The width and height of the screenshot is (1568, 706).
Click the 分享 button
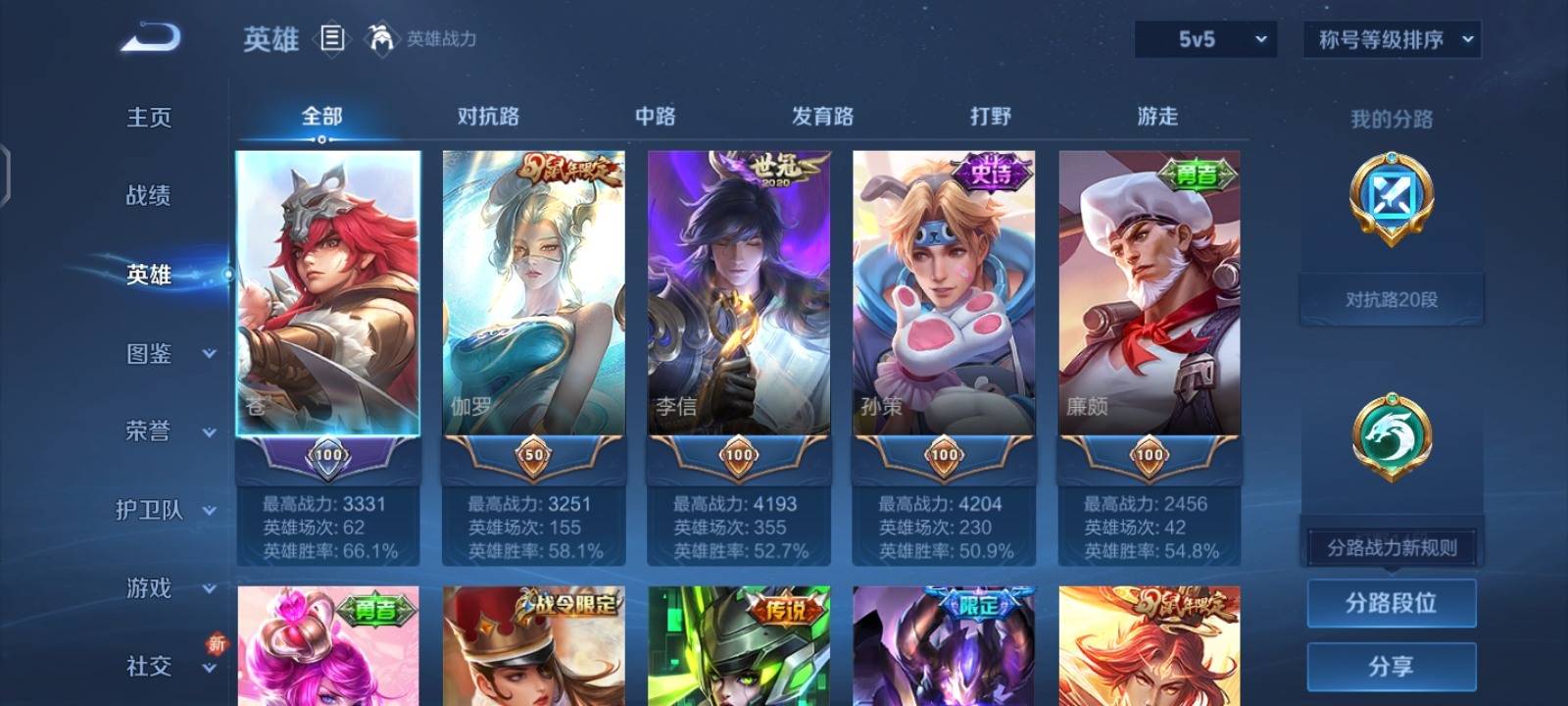click(x=1392, y=665)
